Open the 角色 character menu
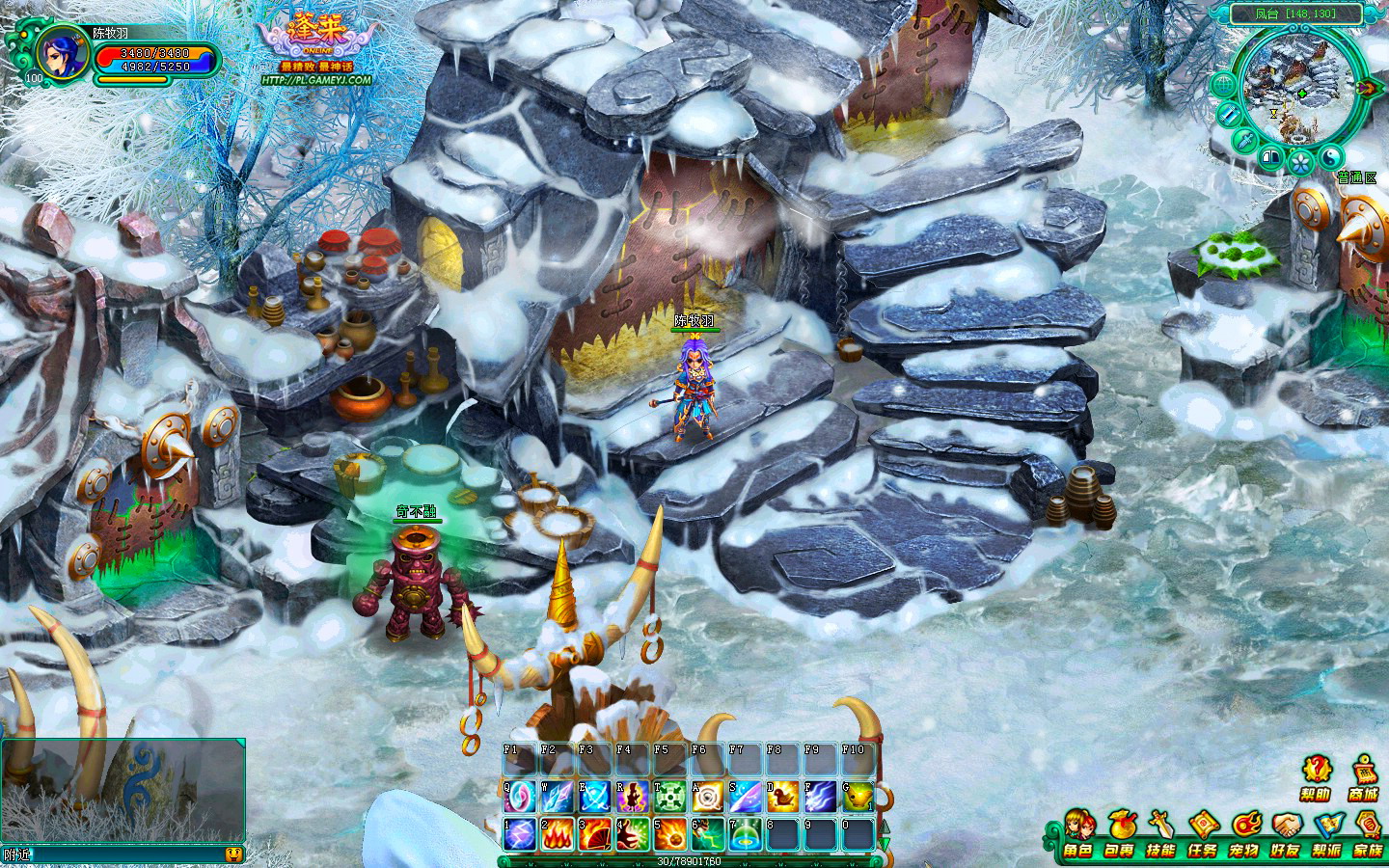The image size is (1389, 868). click(1078, 834)
